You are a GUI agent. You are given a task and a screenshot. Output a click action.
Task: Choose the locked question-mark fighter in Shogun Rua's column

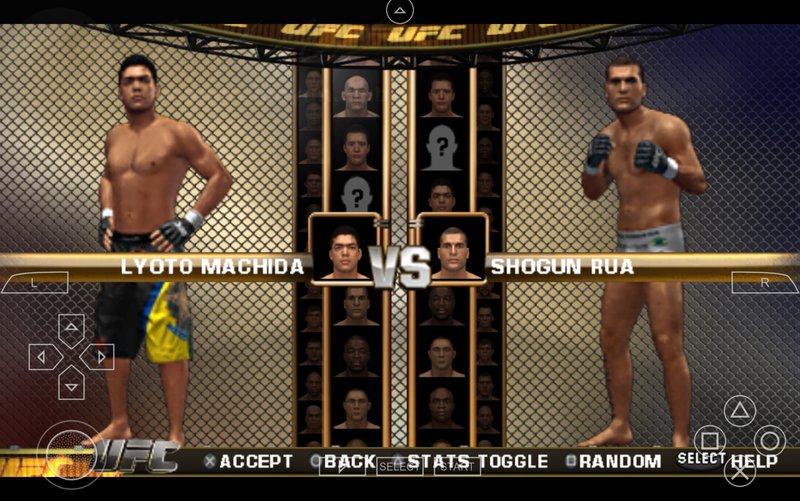point(441,146)
